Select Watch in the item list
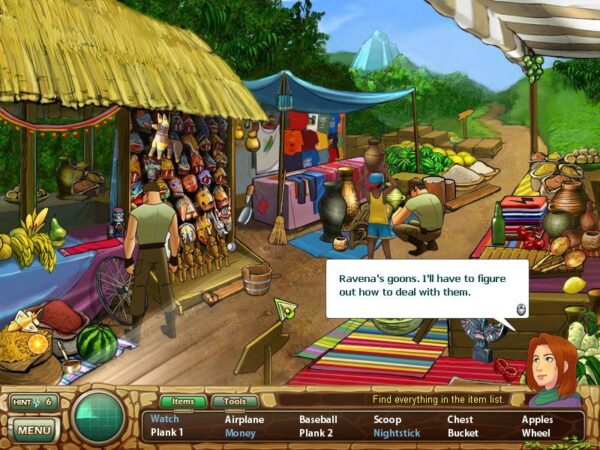The width and height of the screenshot is (600, 450). (x=163, y=420)
